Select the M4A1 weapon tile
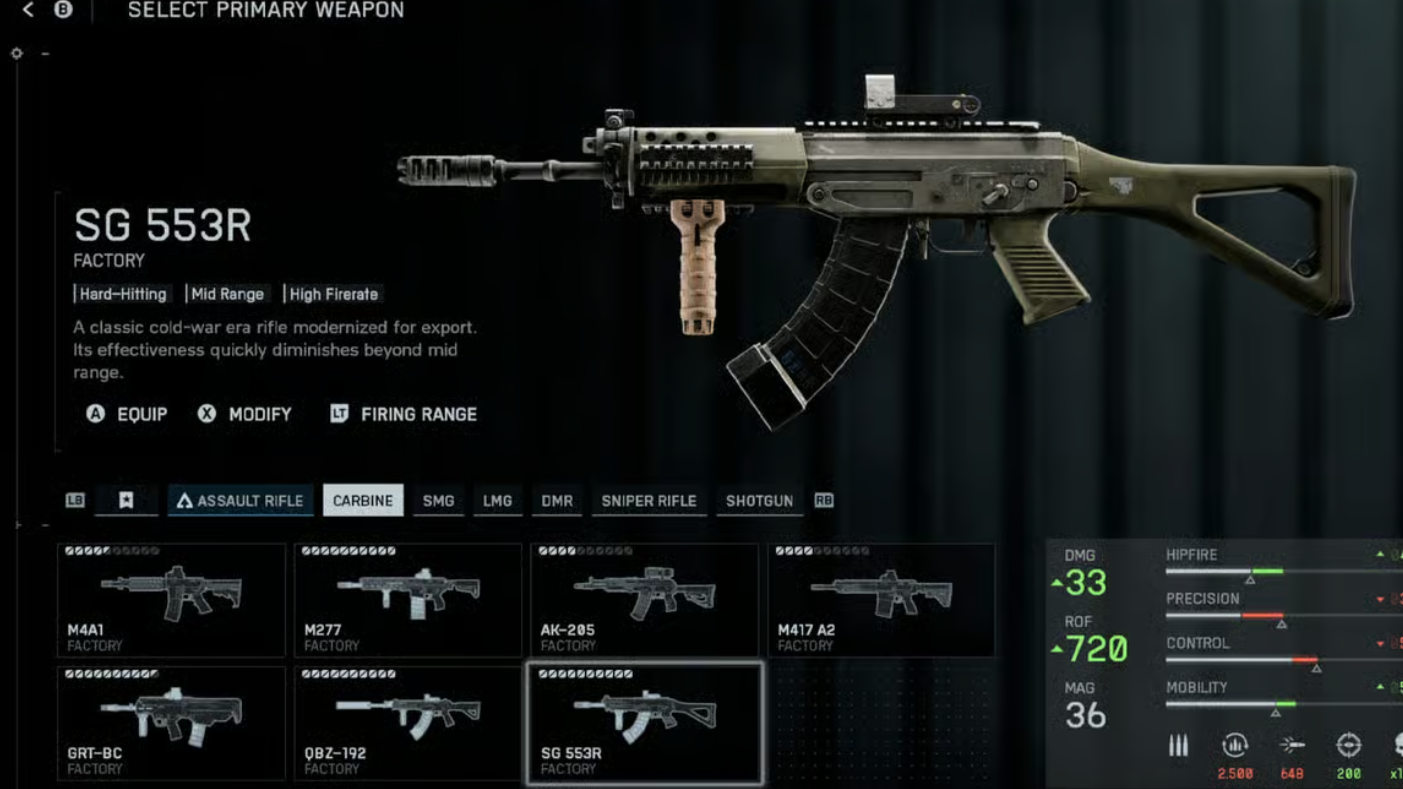1403x789 pixels. pyautogui.click(x=171, y=600)
